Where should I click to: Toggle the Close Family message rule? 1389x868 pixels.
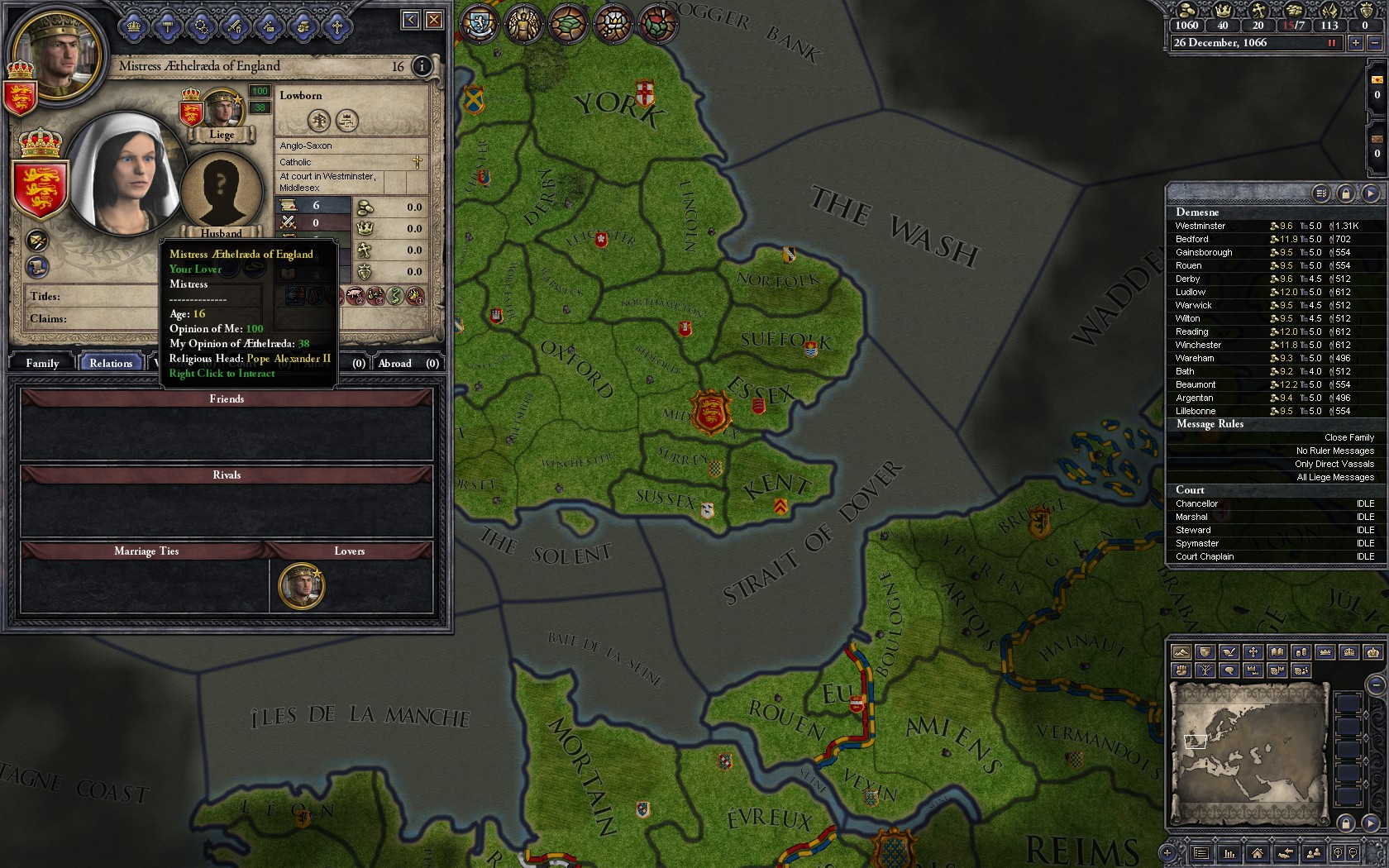pos(1348,437)
